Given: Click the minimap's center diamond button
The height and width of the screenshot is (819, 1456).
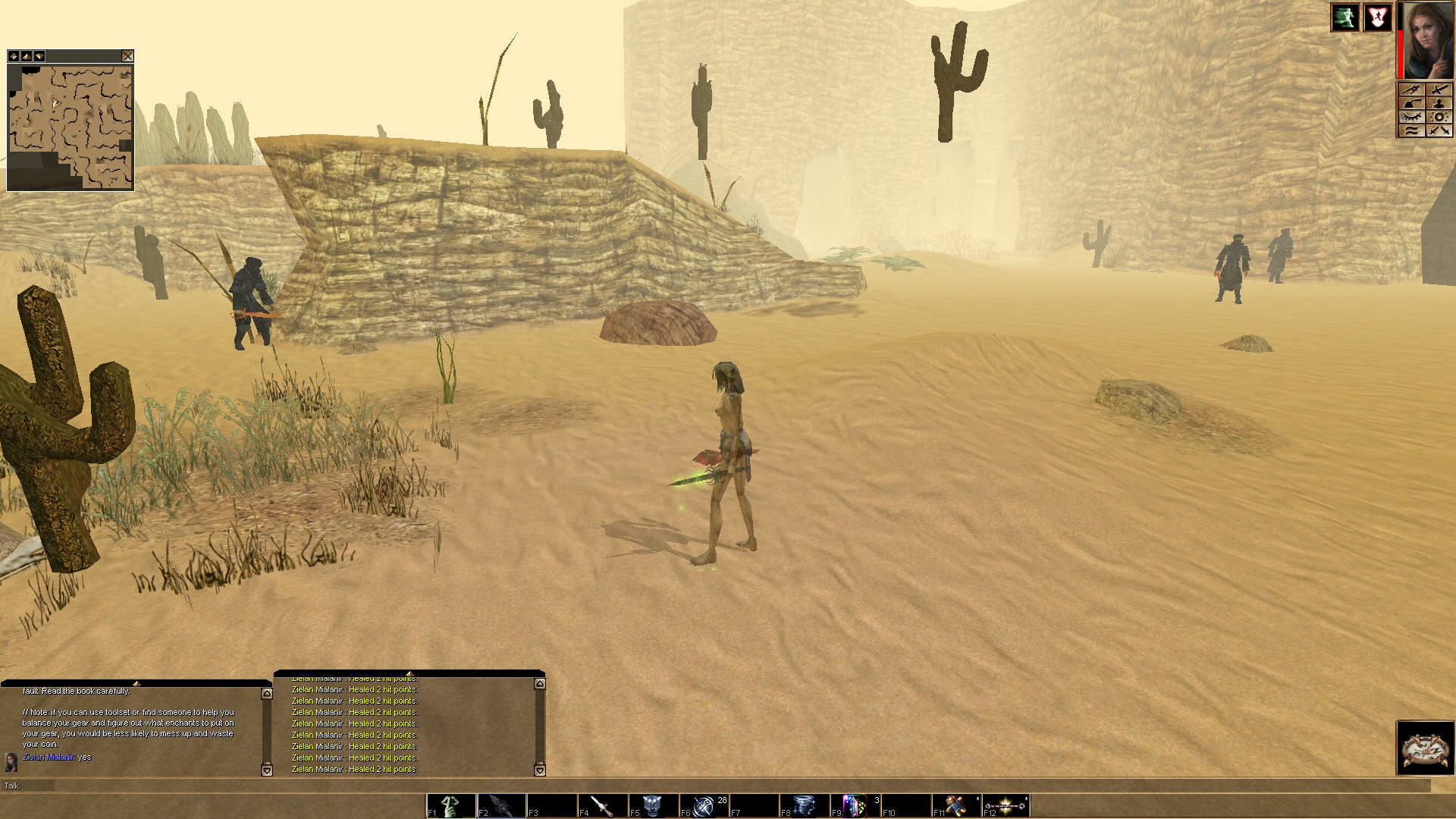Looking at the screenshot, I should (14, 56).
